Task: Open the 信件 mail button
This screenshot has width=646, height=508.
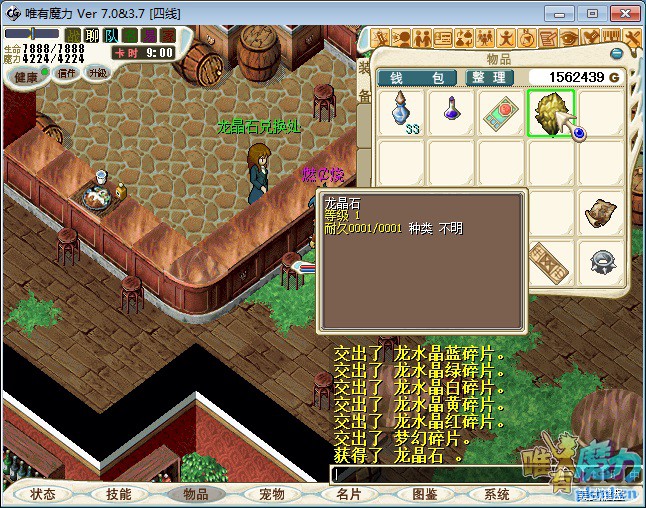Action: click(67, 73)
